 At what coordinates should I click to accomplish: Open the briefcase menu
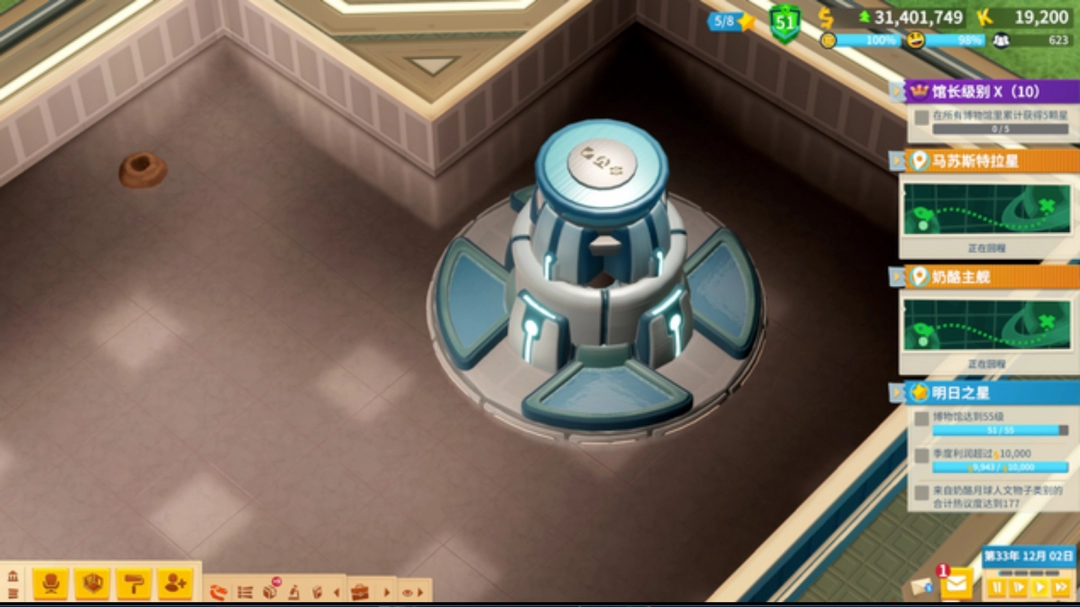click(360, 592)
